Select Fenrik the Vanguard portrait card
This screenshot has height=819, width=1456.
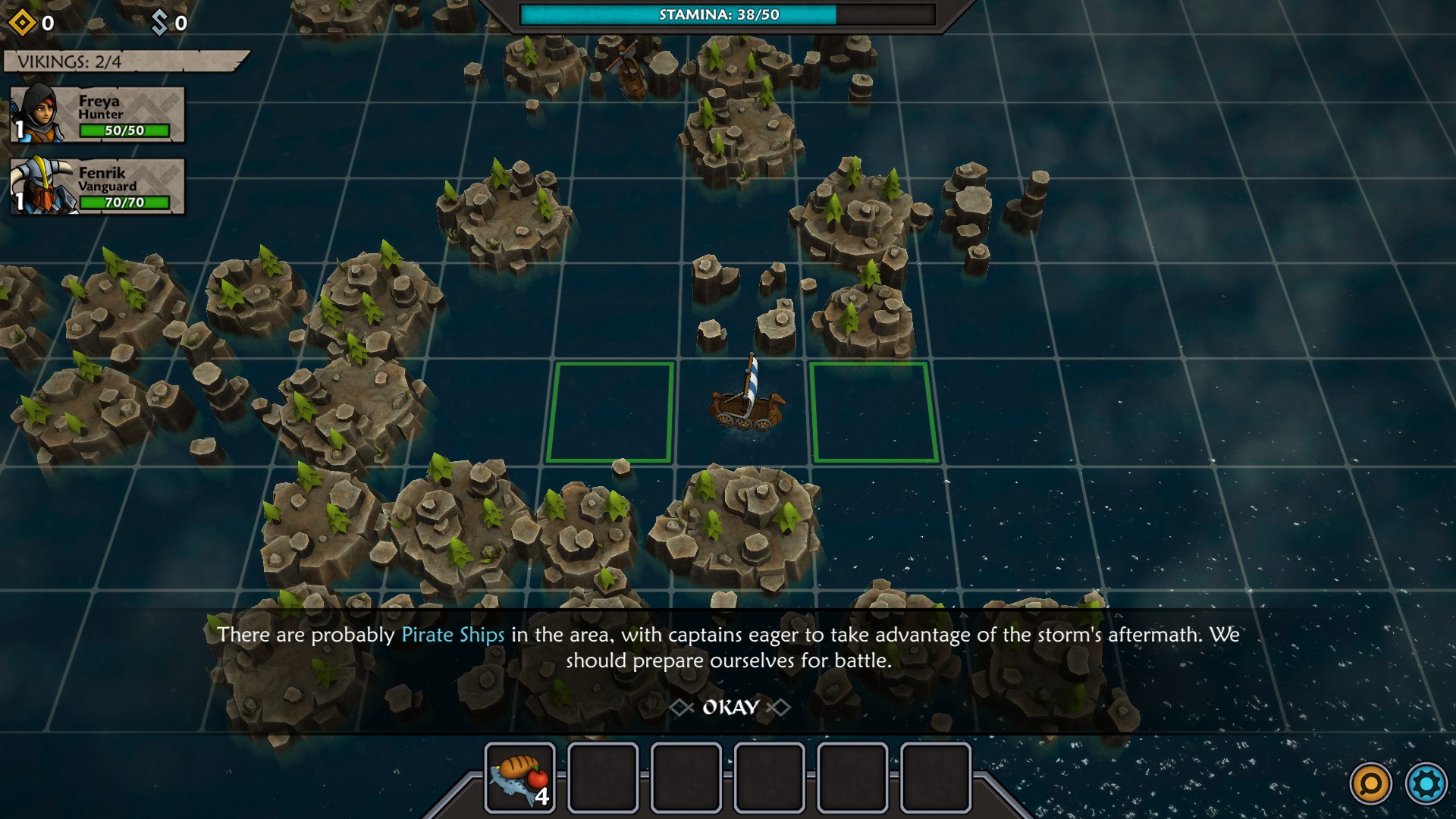98,187
